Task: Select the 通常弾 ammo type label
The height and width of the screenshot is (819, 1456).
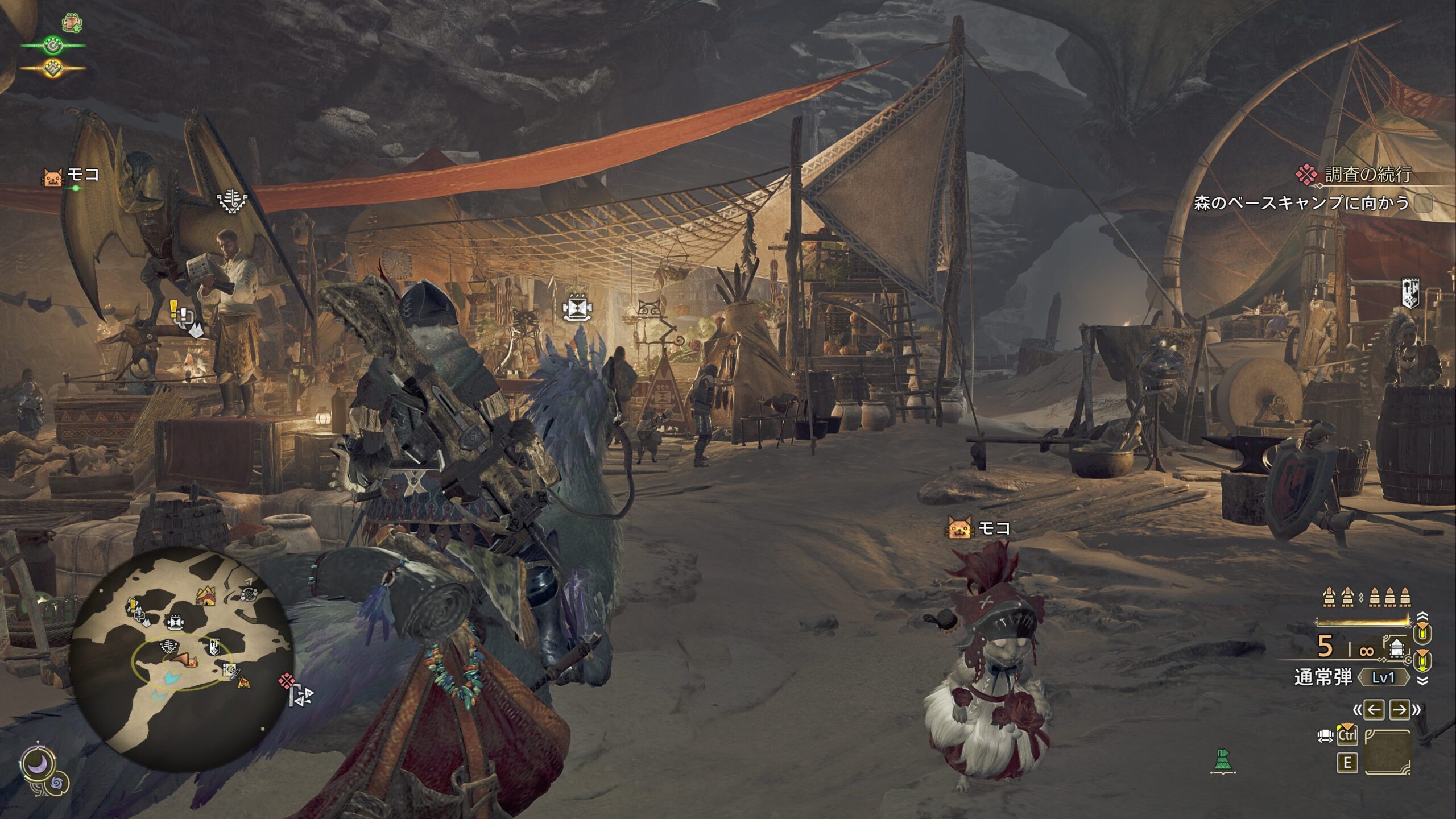Action: (1323, 677)
